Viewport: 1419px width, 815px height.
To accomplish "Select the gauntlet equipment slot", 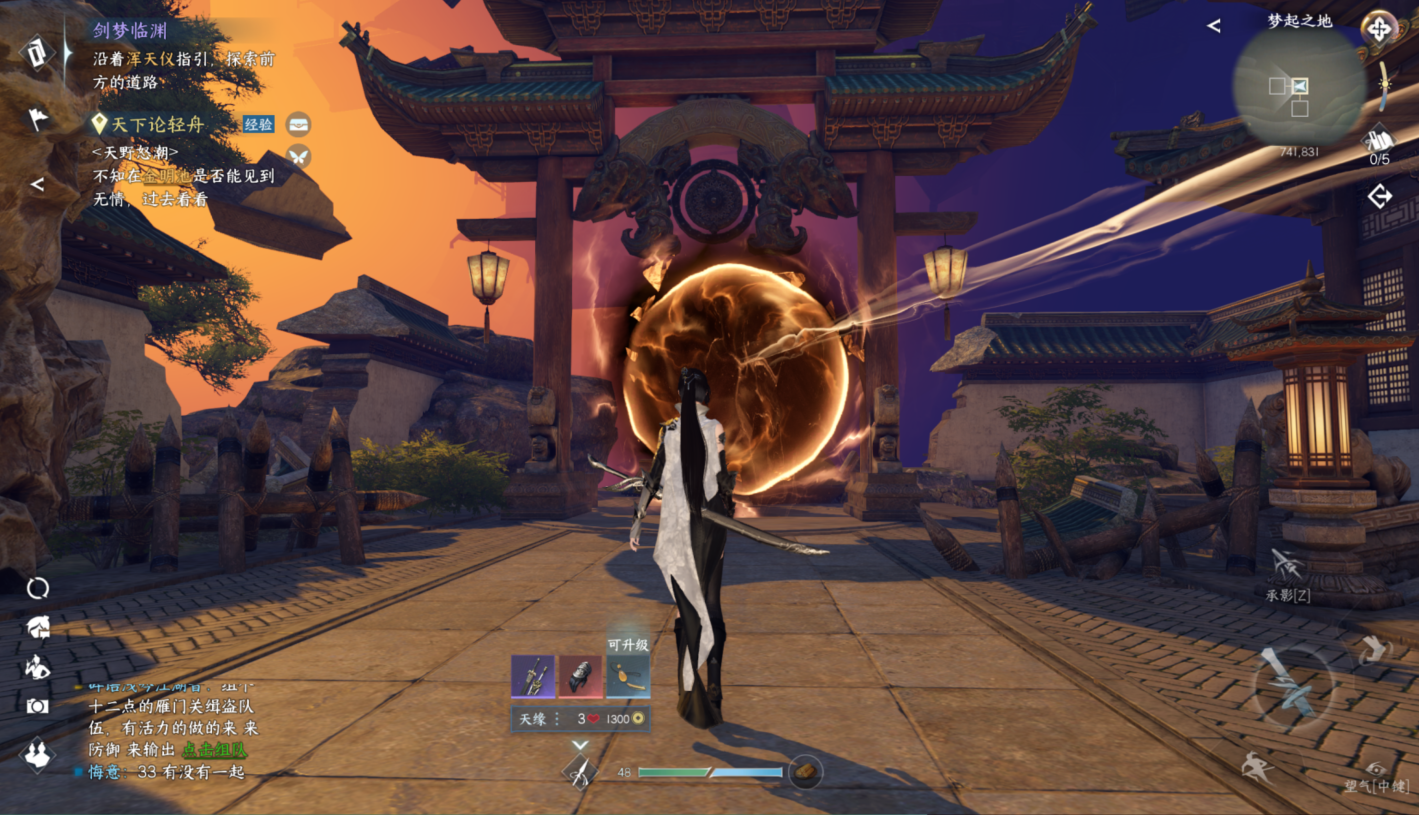I will tap(580, 677).
